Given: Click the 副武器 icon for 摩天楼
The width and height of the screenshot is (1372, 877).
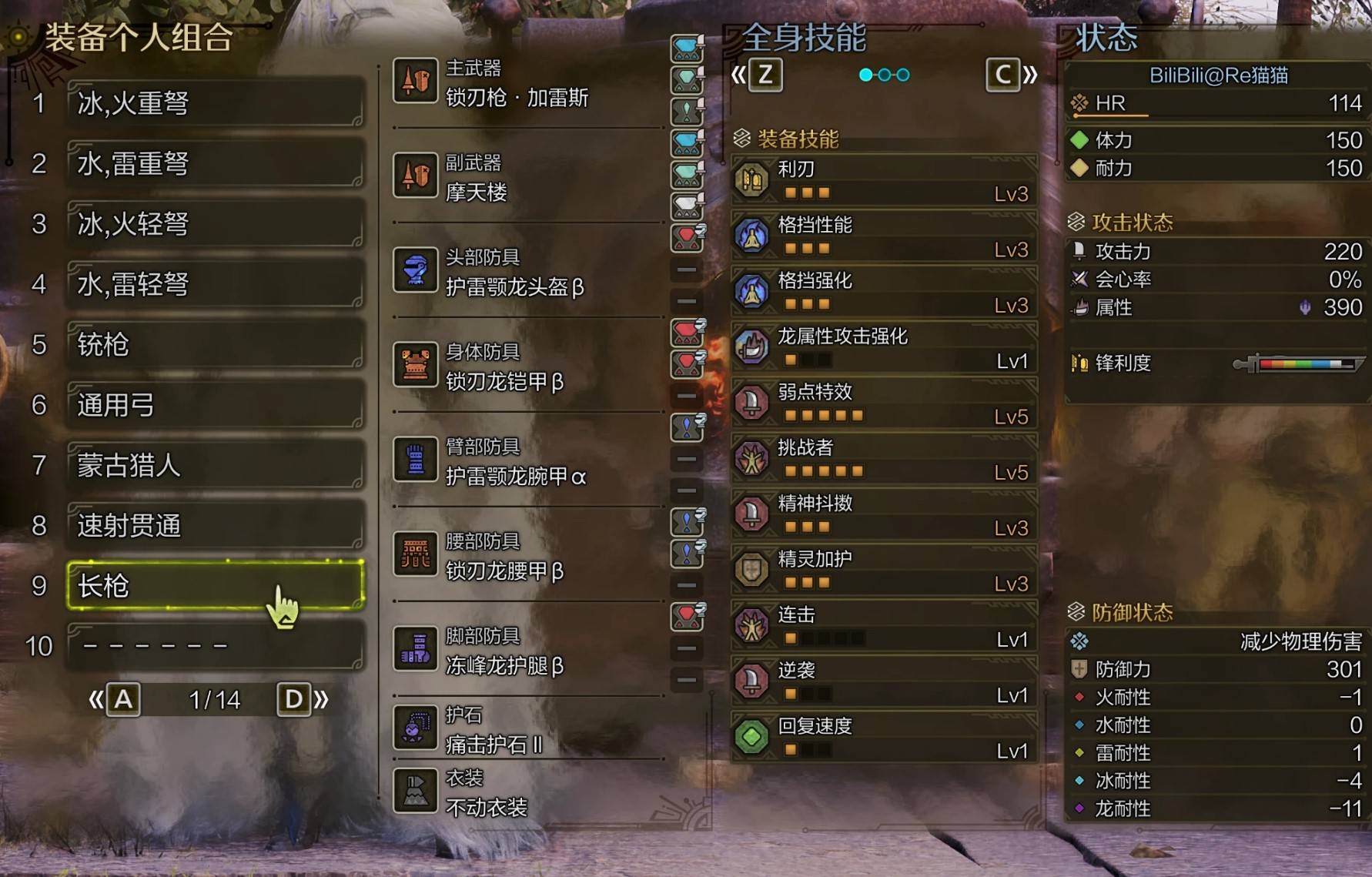Looking at the screenshot, I should [415, 176].
